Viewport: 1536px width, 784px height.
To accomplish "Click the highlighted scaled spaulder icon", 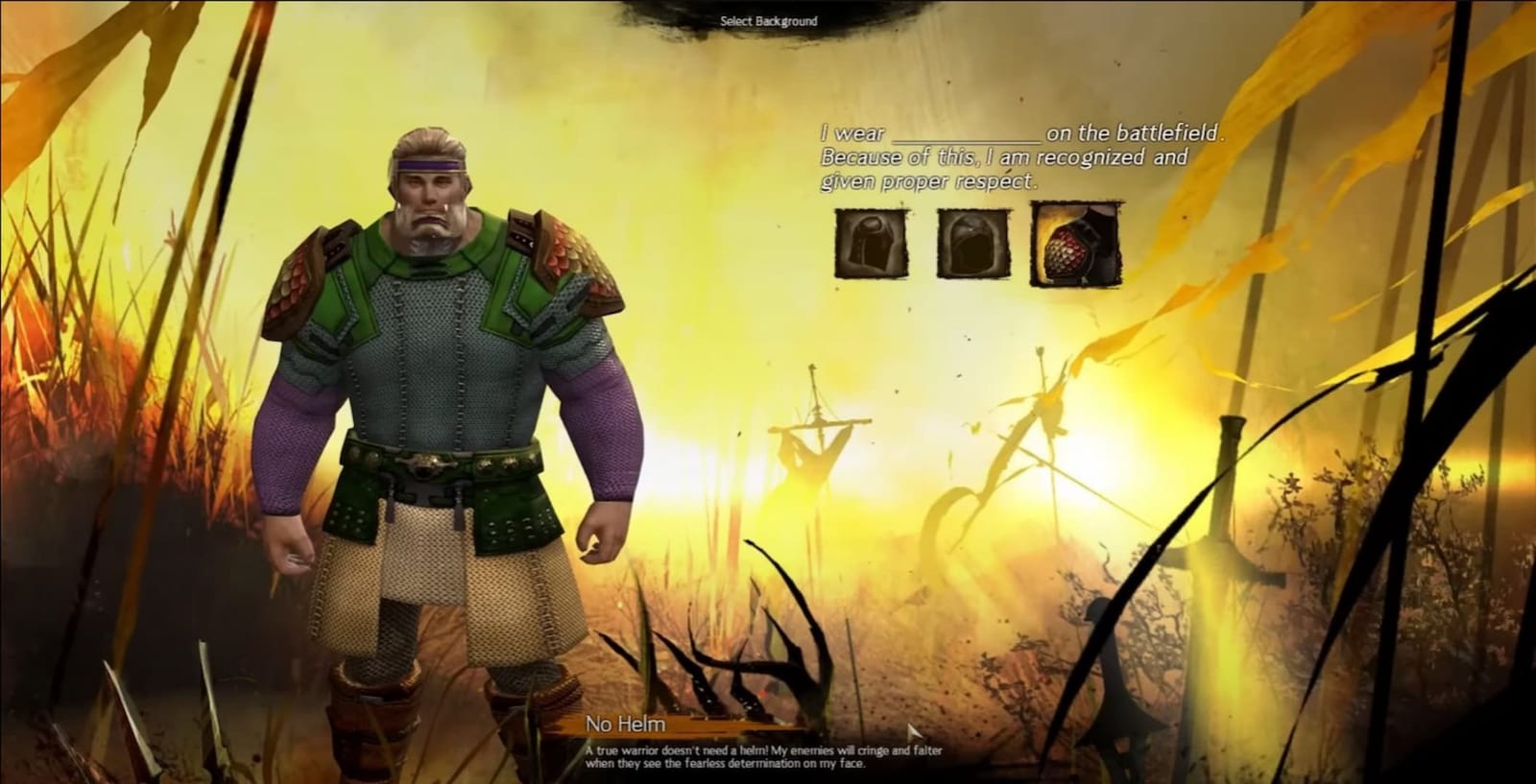I will (x=1078, y=240).
